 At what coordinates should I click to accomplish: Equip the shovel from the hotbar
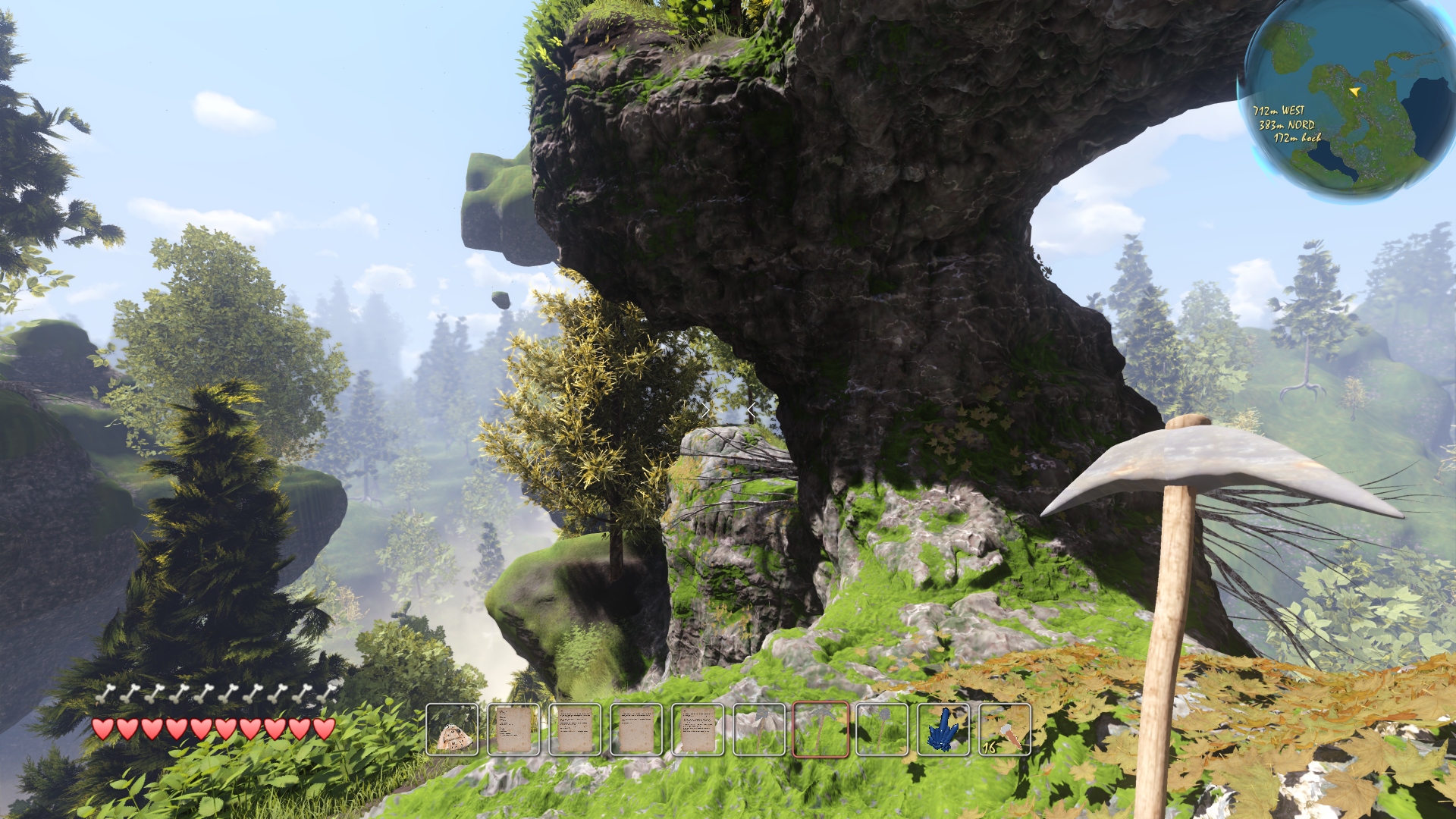click(882, 730)
